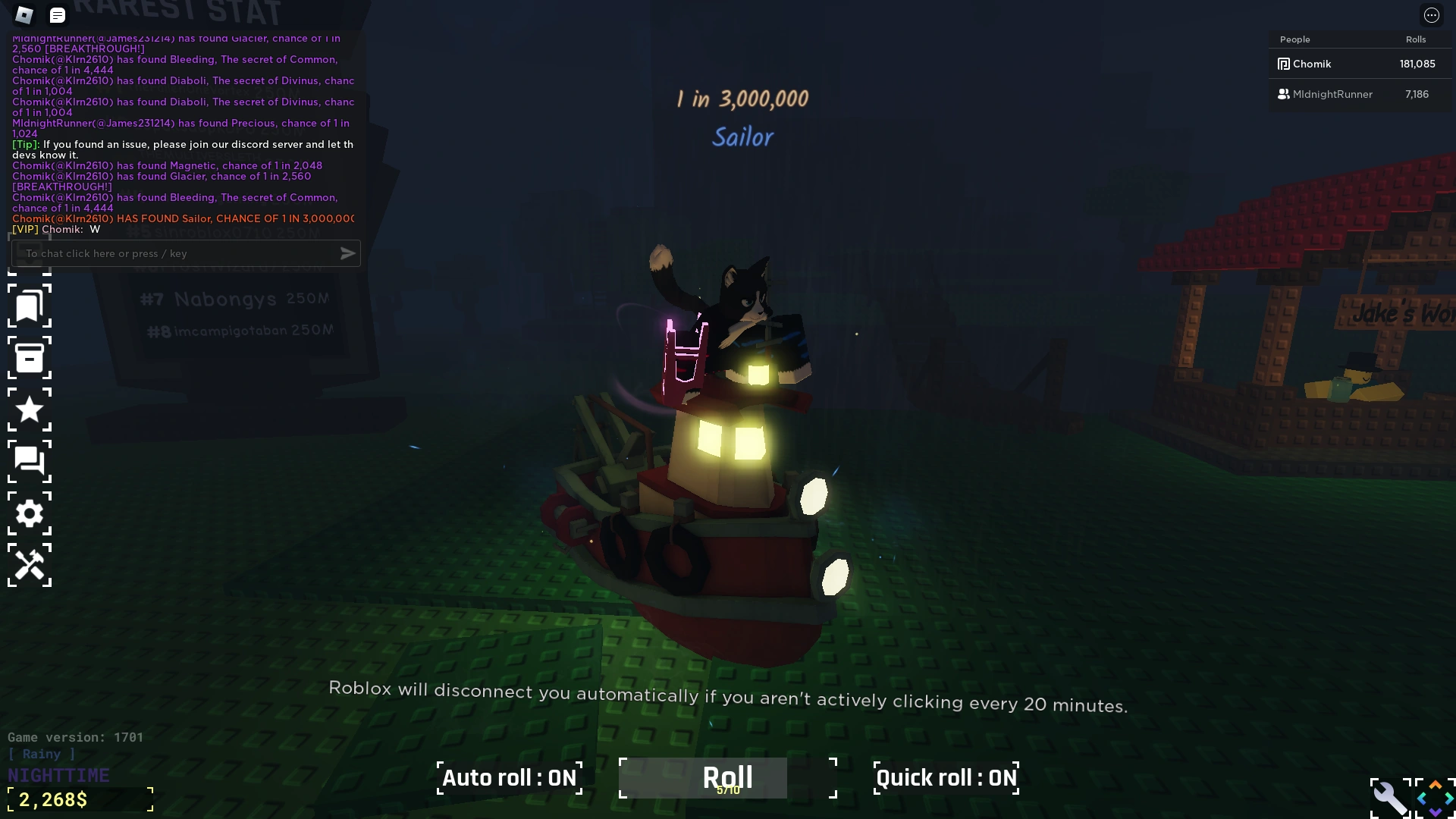
Task: Open the settings gear menu
Action: point(30,513)
